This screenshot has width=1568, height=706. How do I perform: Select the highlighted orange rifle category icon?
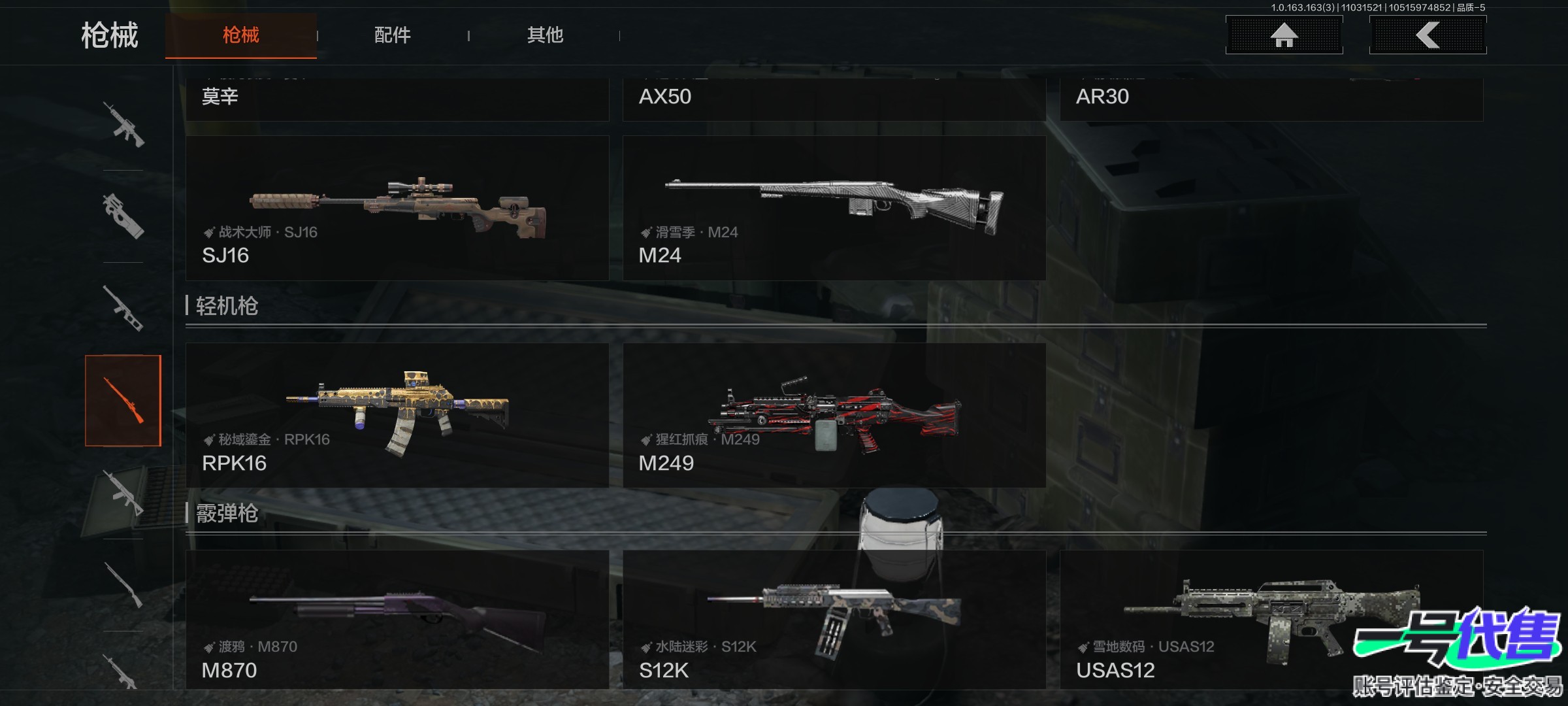click(x=123, y=401)
